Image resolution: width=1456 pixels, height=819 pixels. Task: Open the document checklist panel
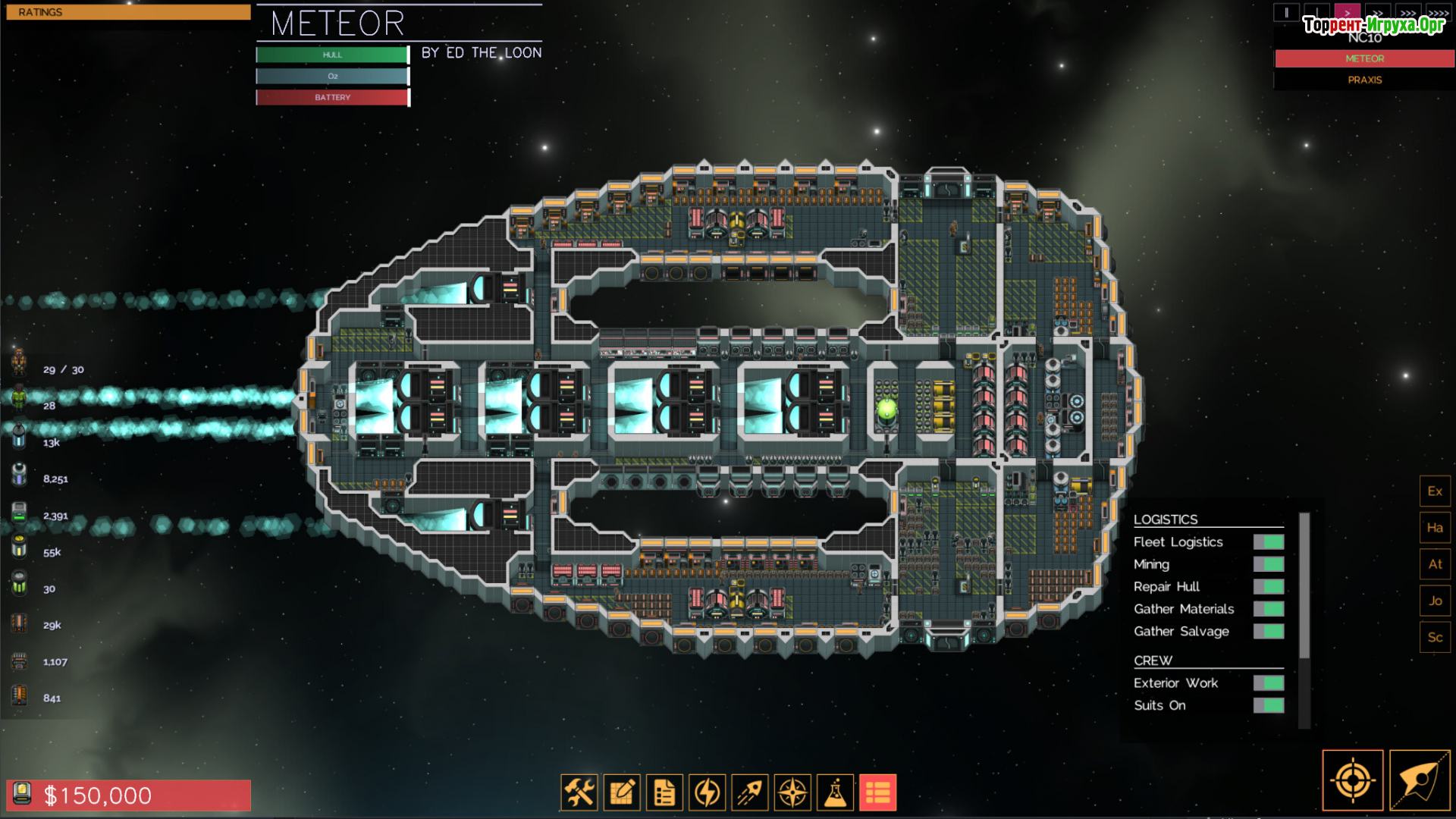point(664,793)
